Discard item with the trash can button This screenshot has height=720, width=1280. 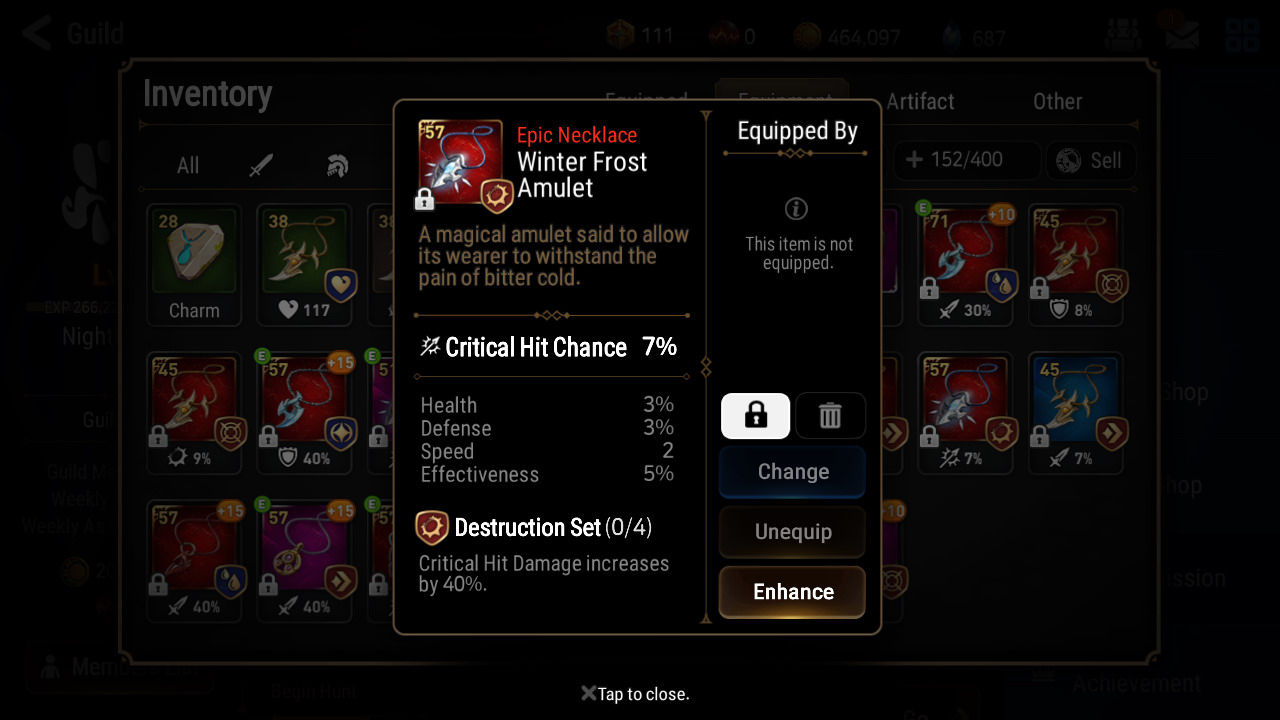830,415
